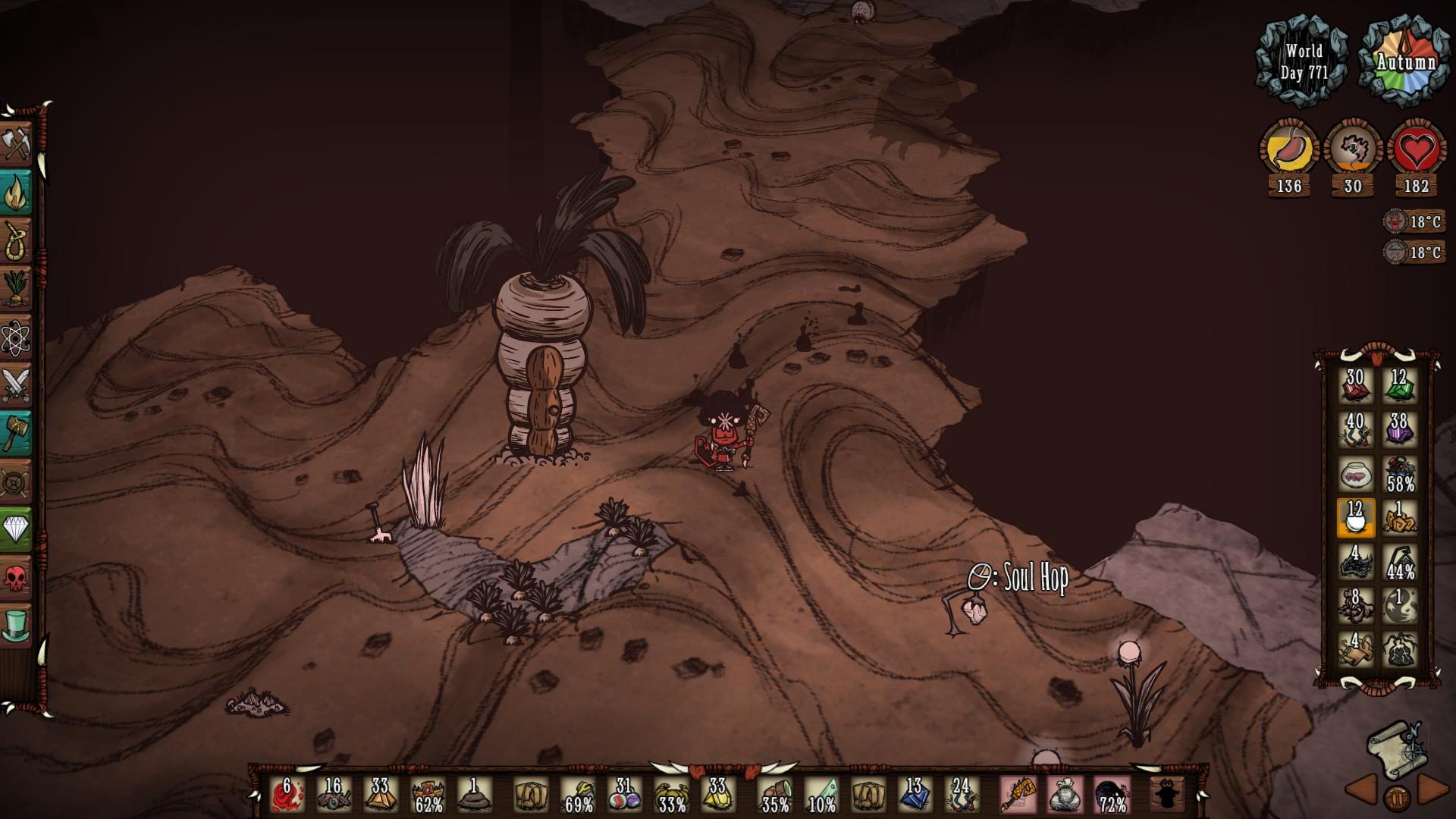This screenshot has height=819, width=1456.
Task: Pick the green gems stack of 12
Action: [1399, 387]
